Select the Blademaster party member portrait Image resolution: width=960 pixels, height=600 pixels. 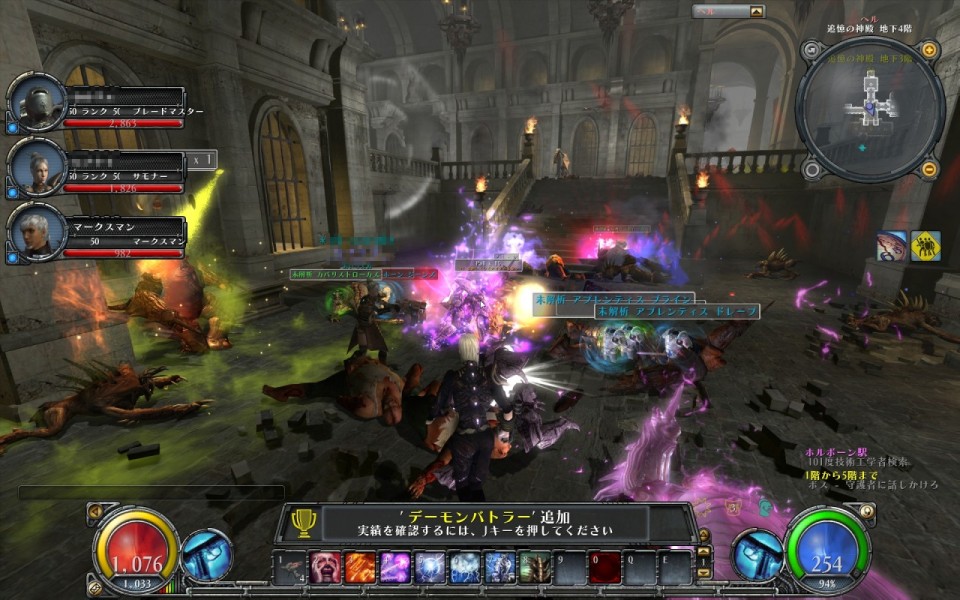37,102
